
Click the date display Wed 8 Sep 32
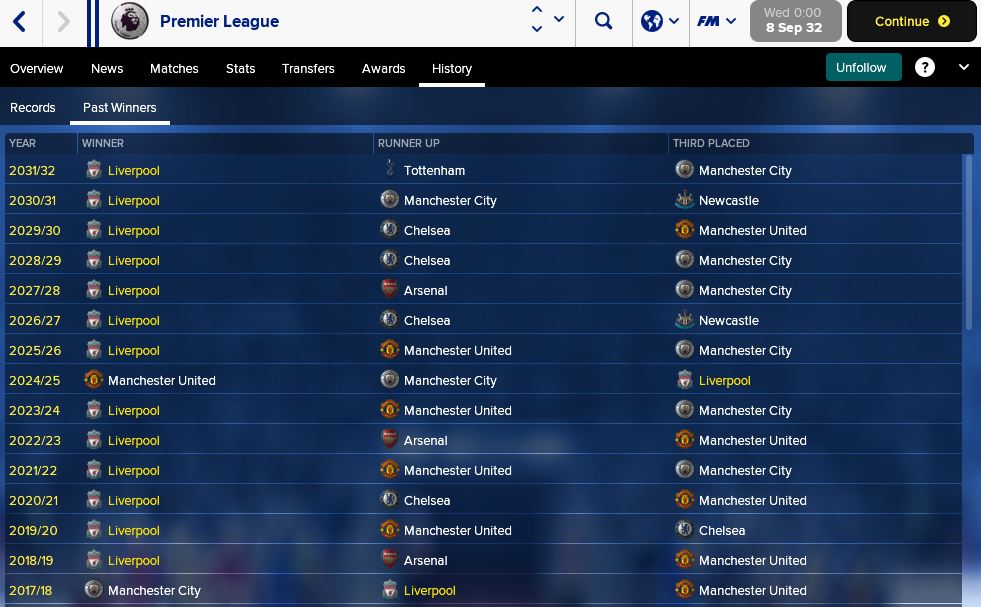(x=794, y=21)
